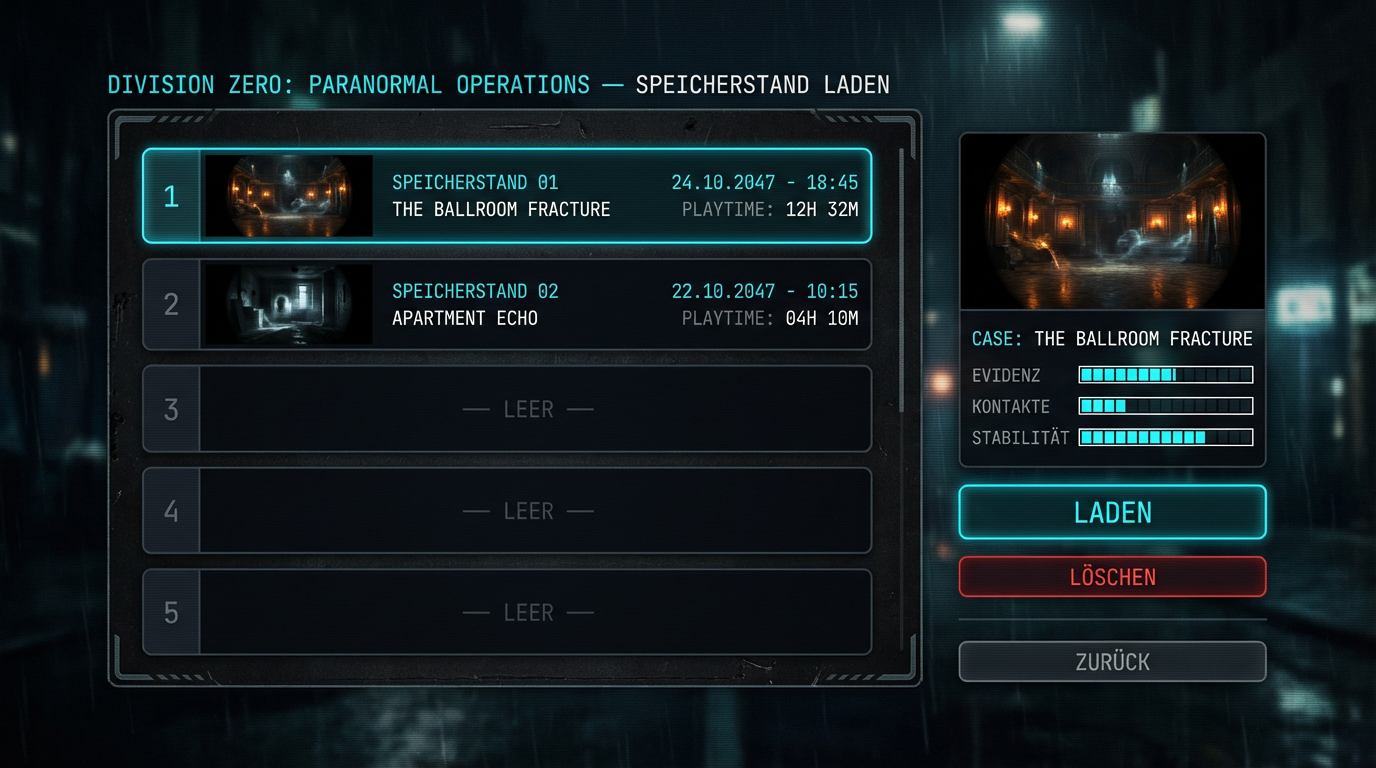Screen dimensions: 1376x768
Task: Choose empty save slot 3
Action: pos(527,409)
